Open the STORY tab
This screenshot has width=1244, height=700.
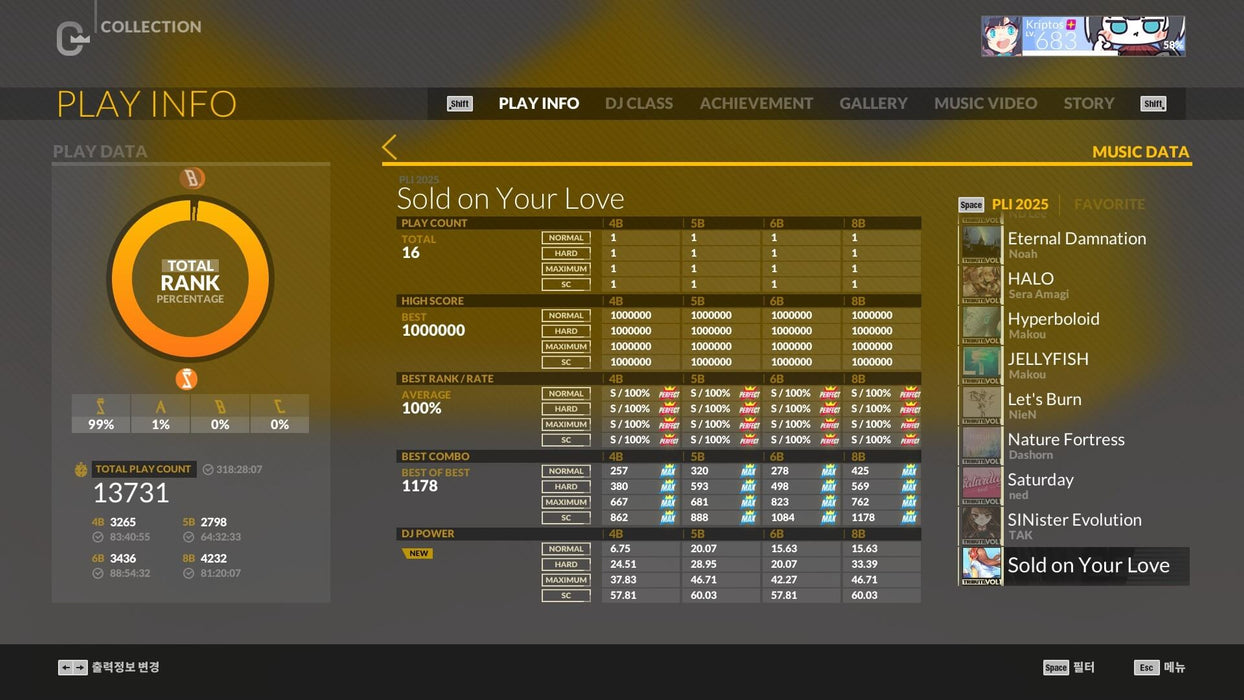pyautogui.click(x=1088, y=103)
